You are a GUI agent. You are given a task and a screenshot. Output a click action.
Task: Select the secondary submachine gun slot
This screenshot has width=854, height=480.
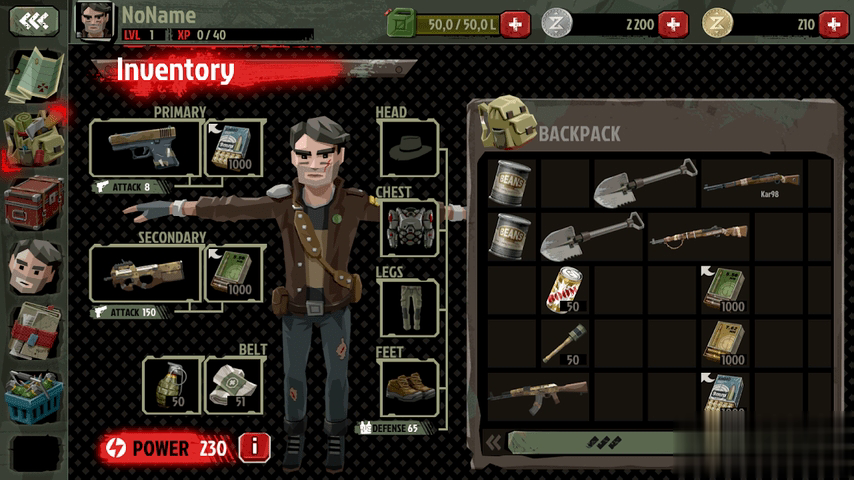[x=146, y=273]
